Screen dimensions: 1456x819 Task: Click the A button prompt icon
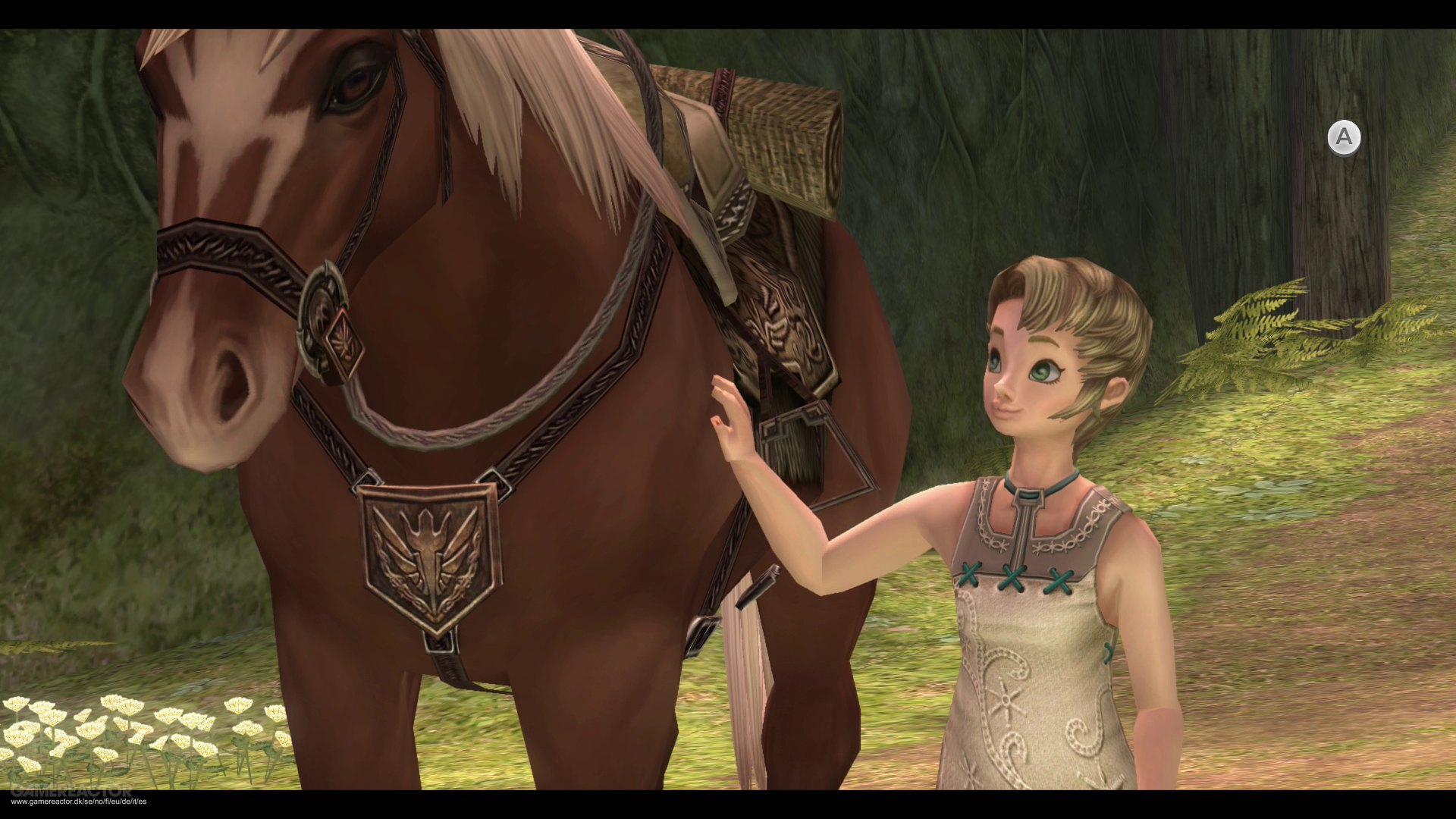(1346, 136)
